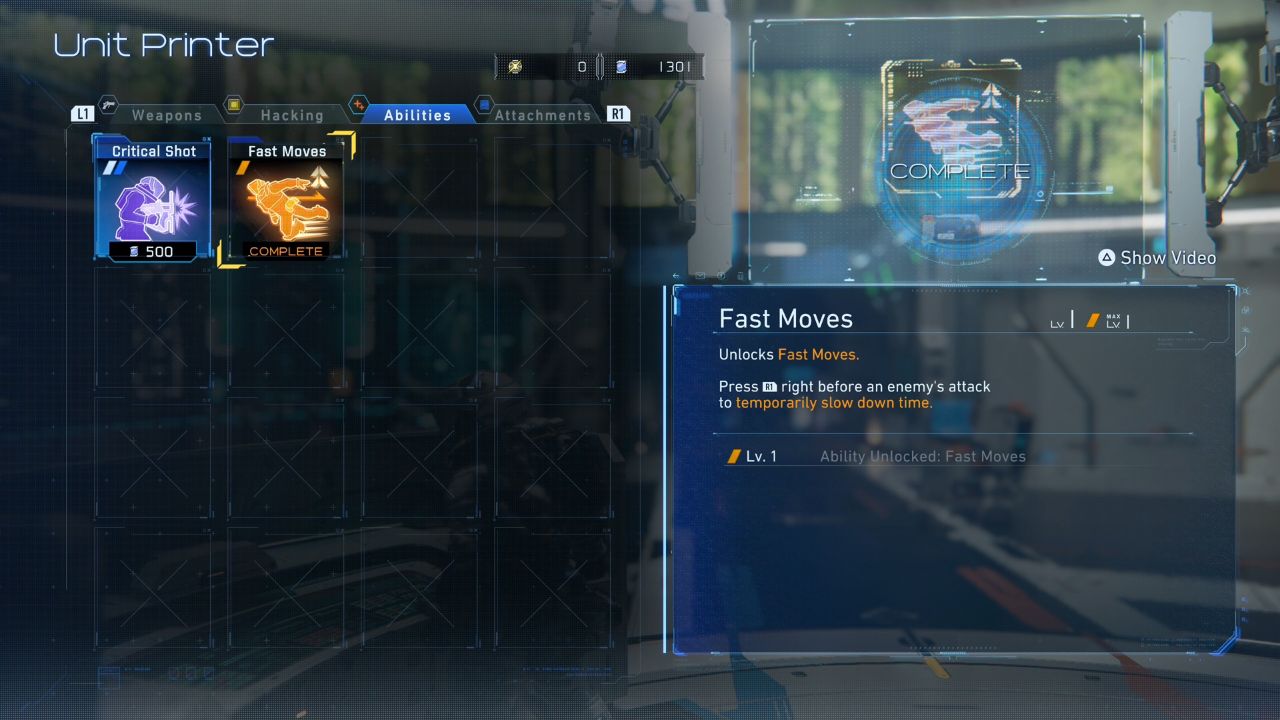The image size is (1280, 720).
Task: Choose the Fast Moves ability card
Action: click(286, 199)
